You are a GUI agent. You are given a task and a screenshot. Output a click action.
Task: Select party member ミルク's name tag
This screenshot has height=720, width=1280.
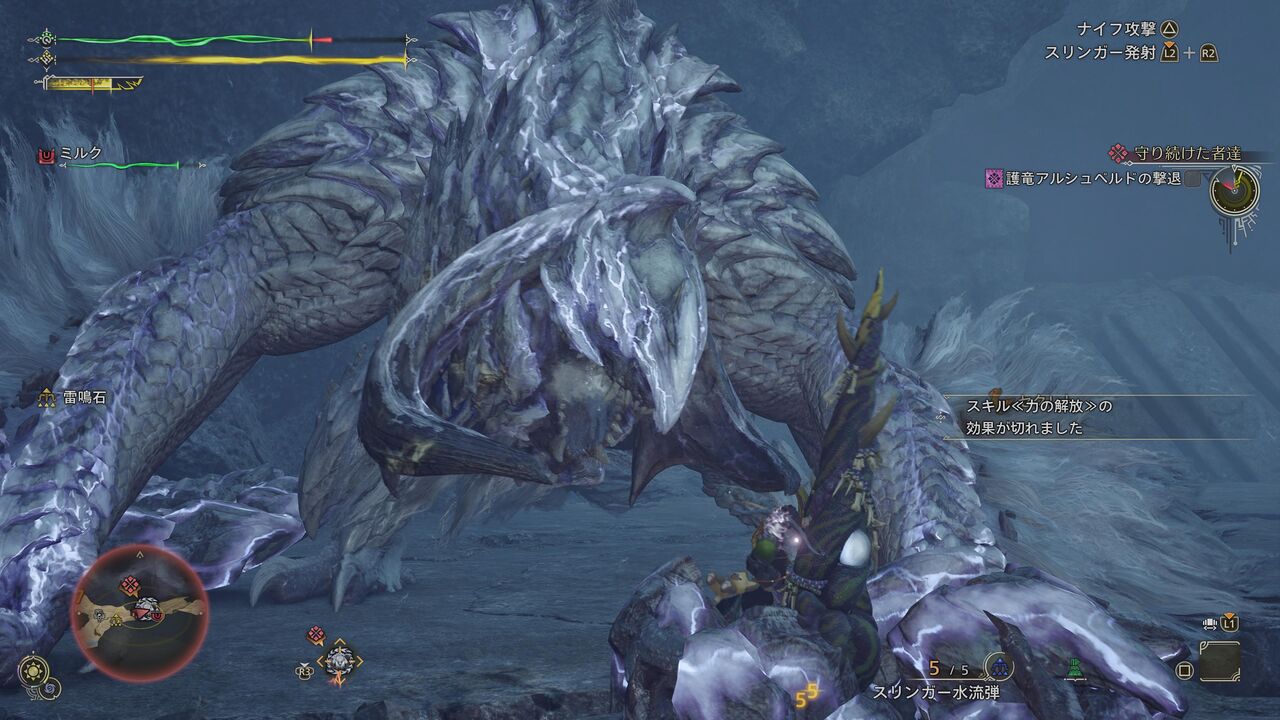point(82,155)
